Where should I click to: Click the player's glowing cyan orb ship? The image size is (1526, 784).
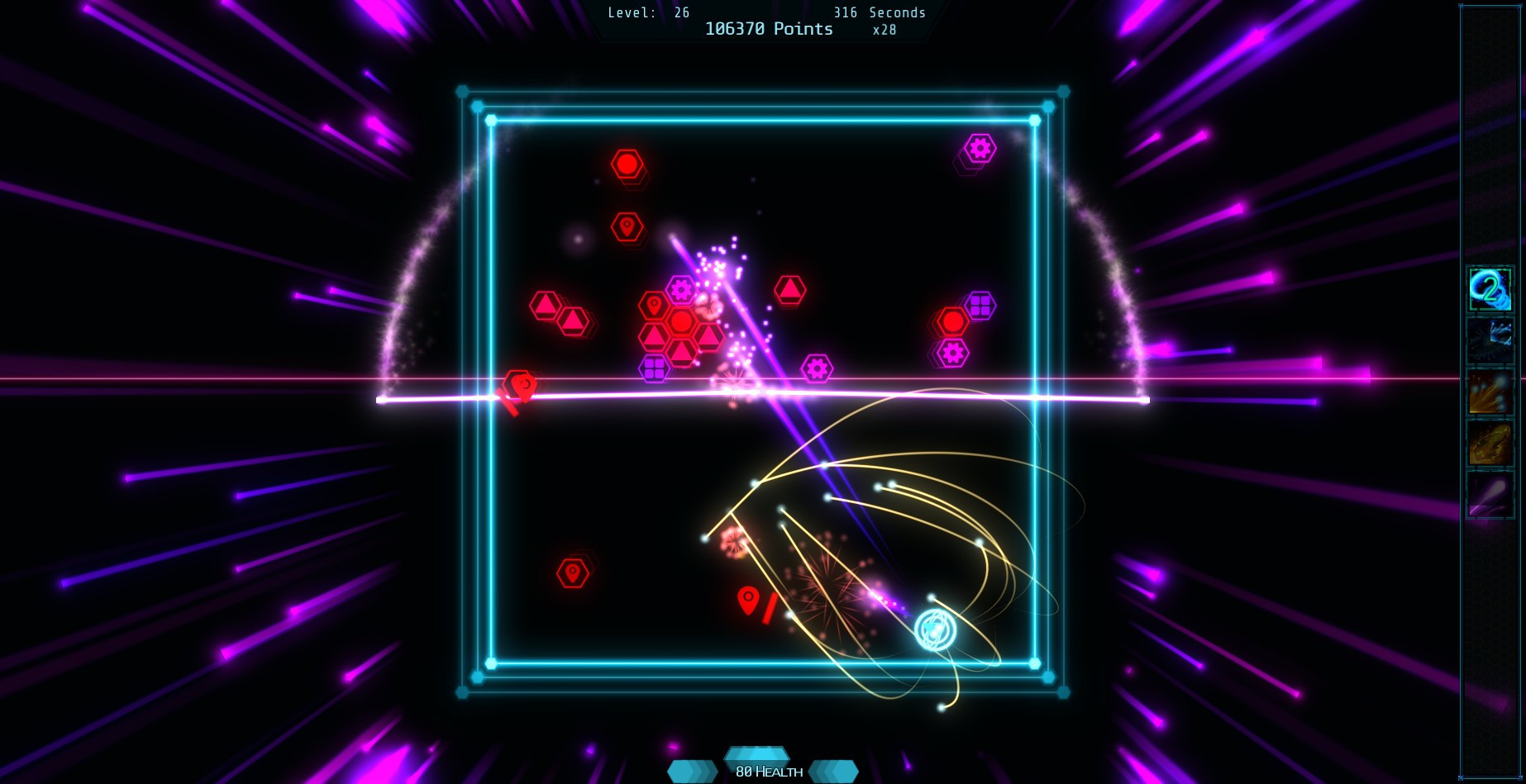[933, 630]
